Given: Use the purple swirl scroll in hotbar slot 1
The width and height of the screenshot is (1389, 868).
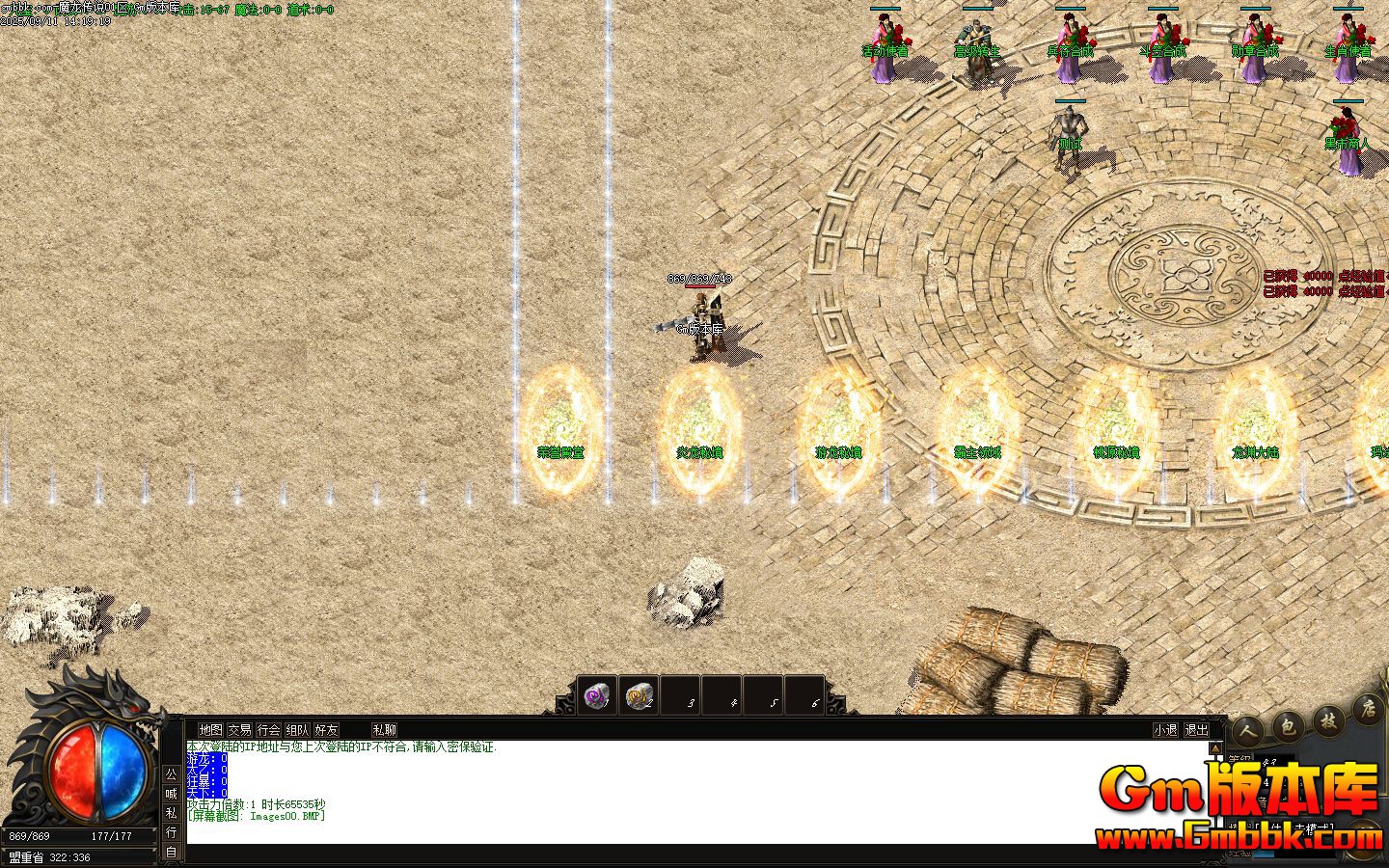Looking at the screenshot, I should pyautogui.click(x=597, y=695).
